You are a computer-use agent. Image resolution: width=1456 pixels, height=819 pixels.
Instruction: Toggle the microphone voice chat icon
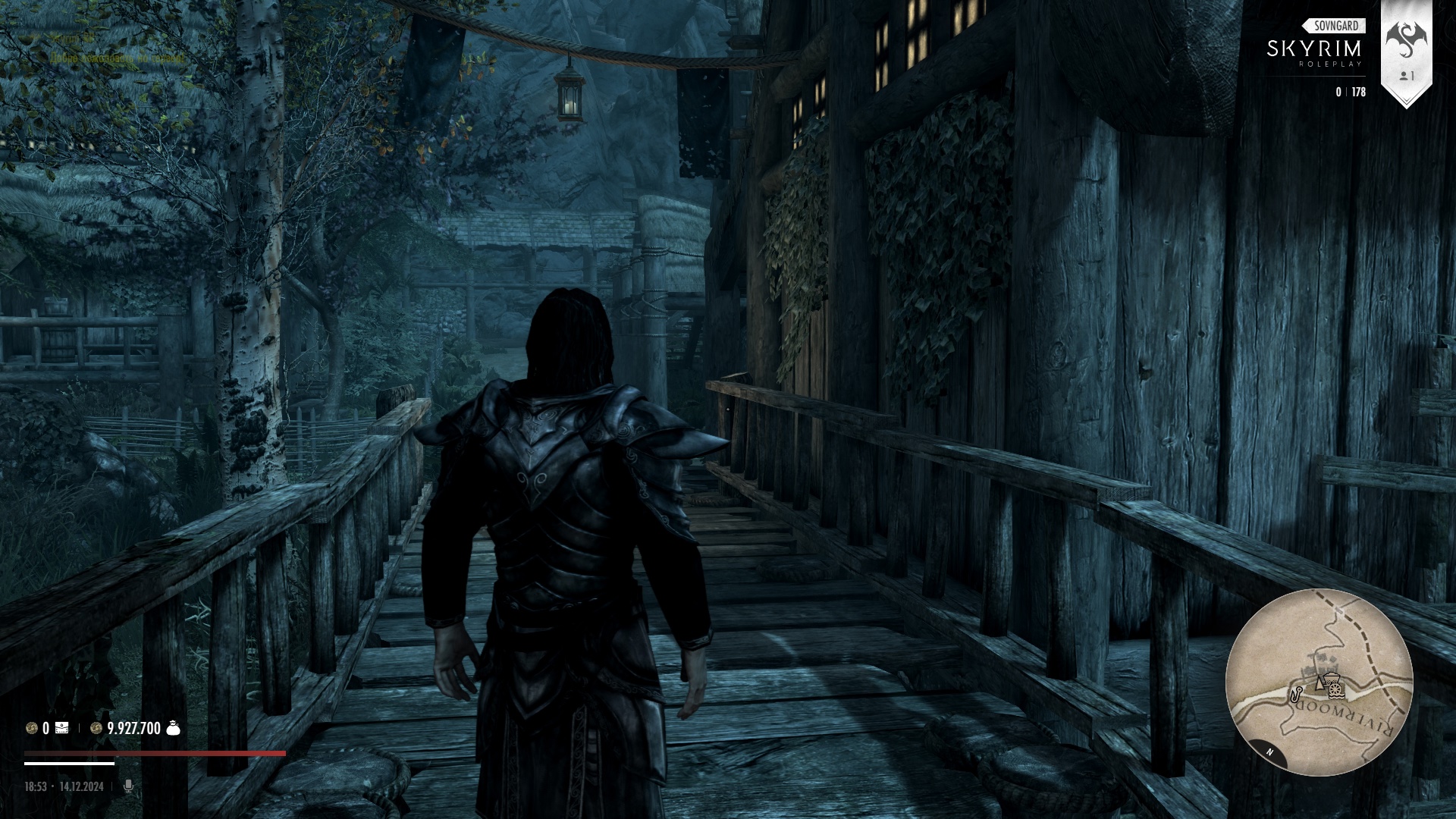click(128, 786)
